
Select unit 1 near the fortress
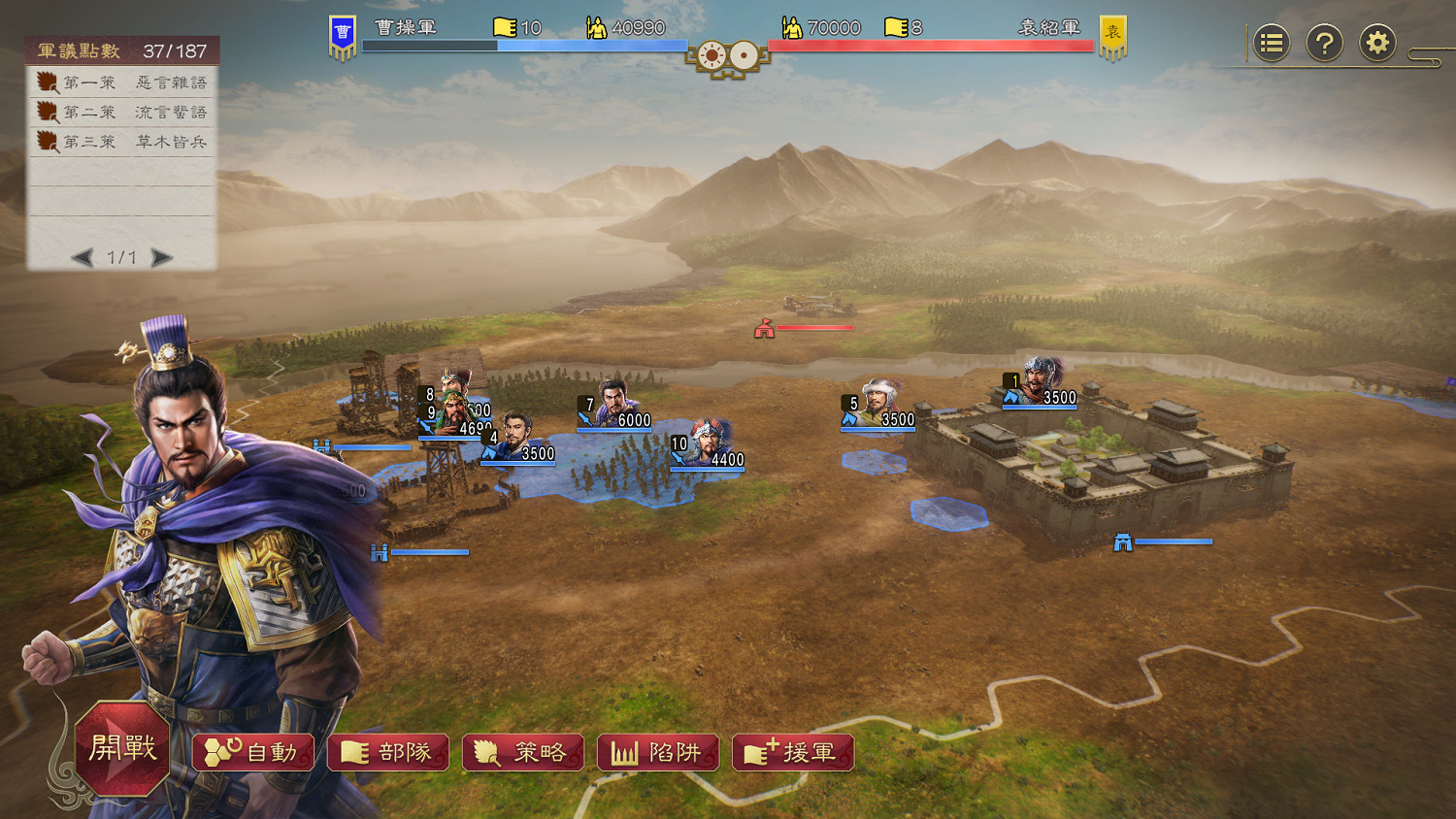click(x=1041, y=382)
